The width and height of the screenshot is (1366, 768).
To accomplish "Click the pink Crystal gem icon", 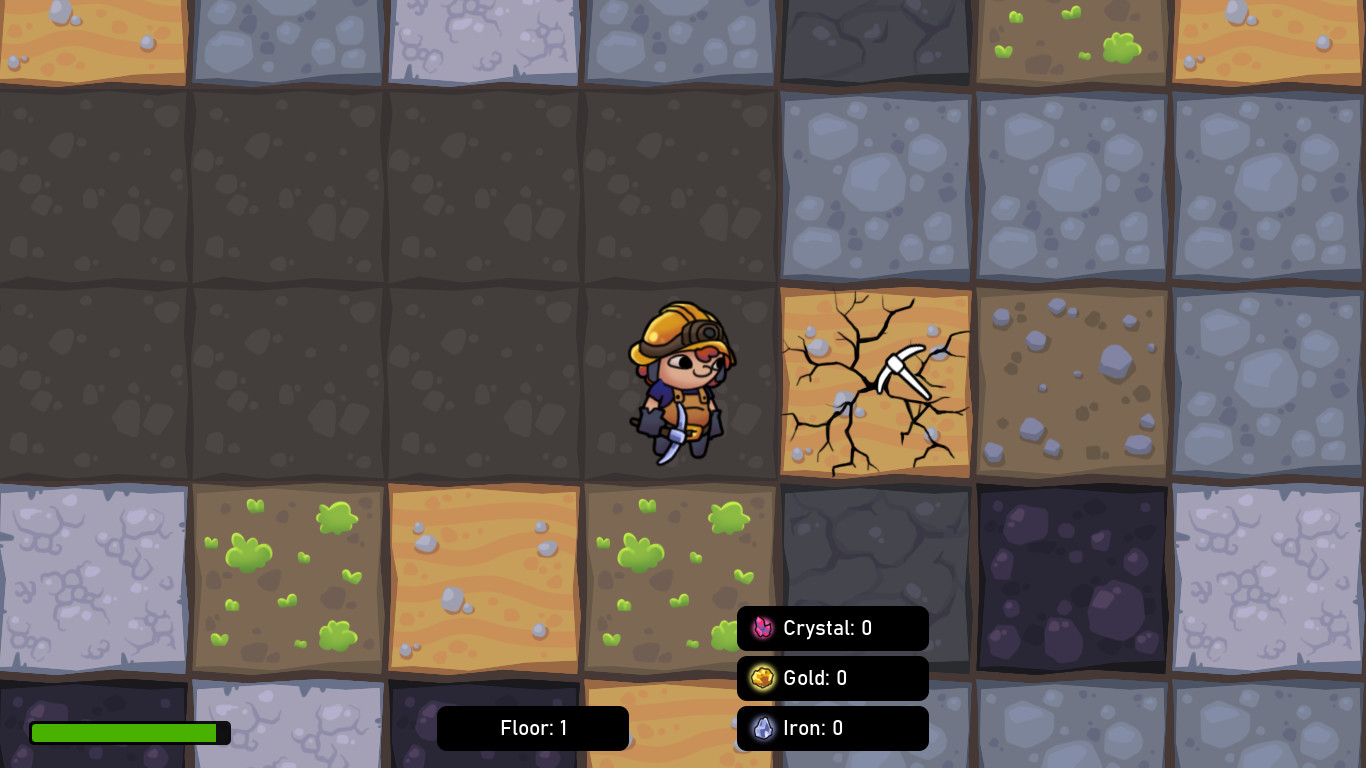I will (x=763, y=628).
